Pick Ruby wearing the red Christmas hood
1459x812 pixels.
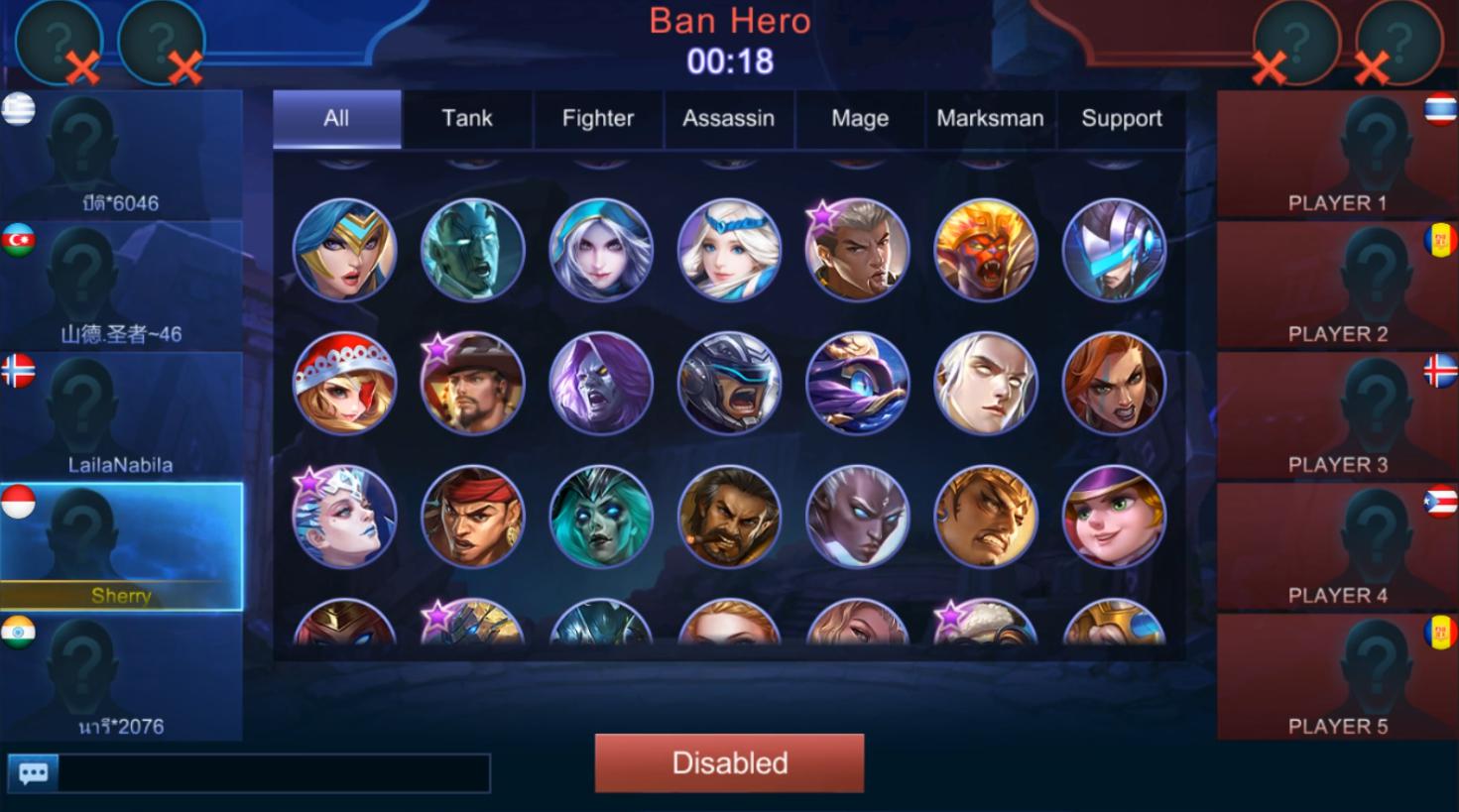coord(341,384)
